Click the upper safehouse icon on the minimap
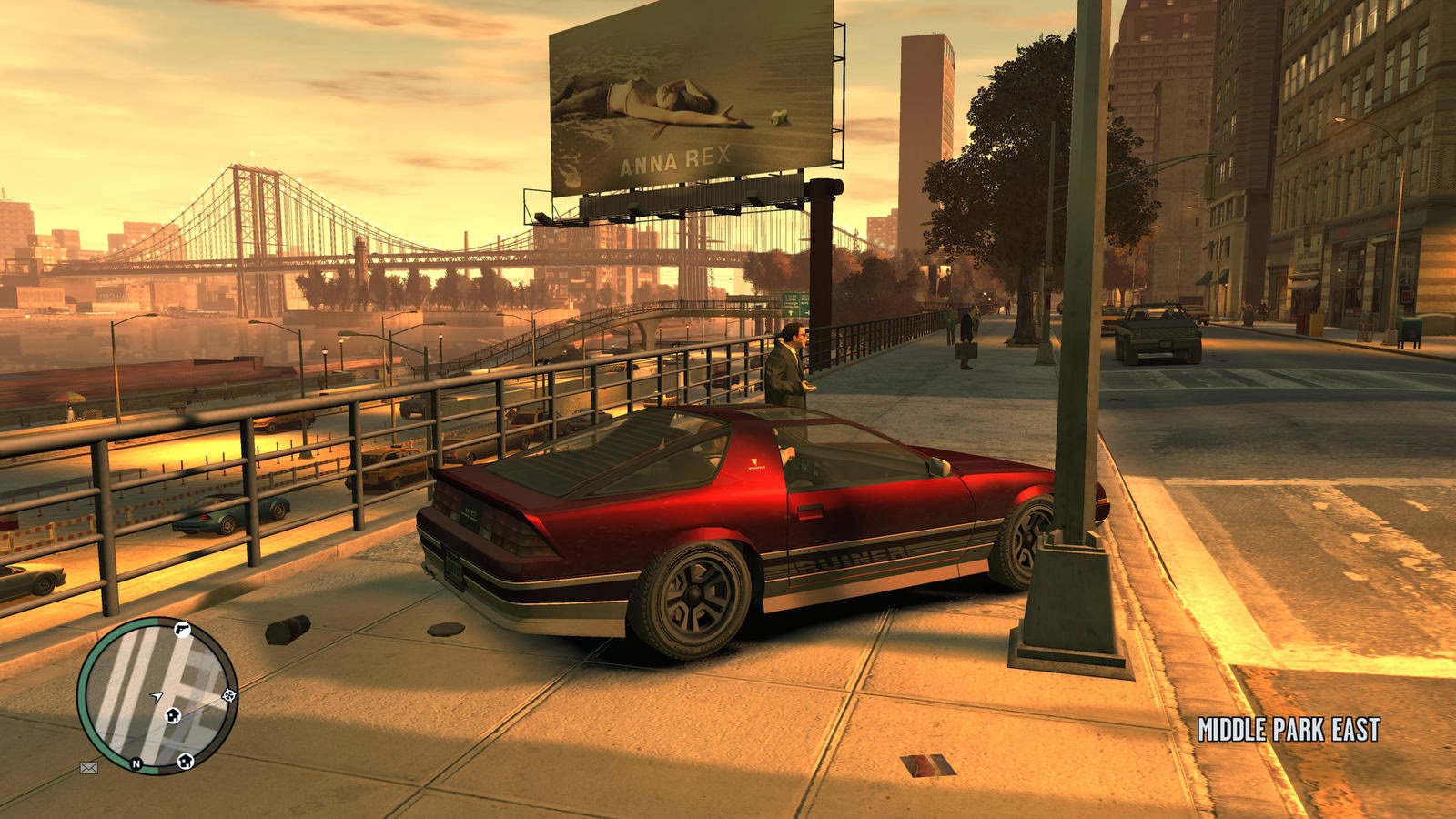Viewport: 1456px width, 819px height. tap(174, 715)
